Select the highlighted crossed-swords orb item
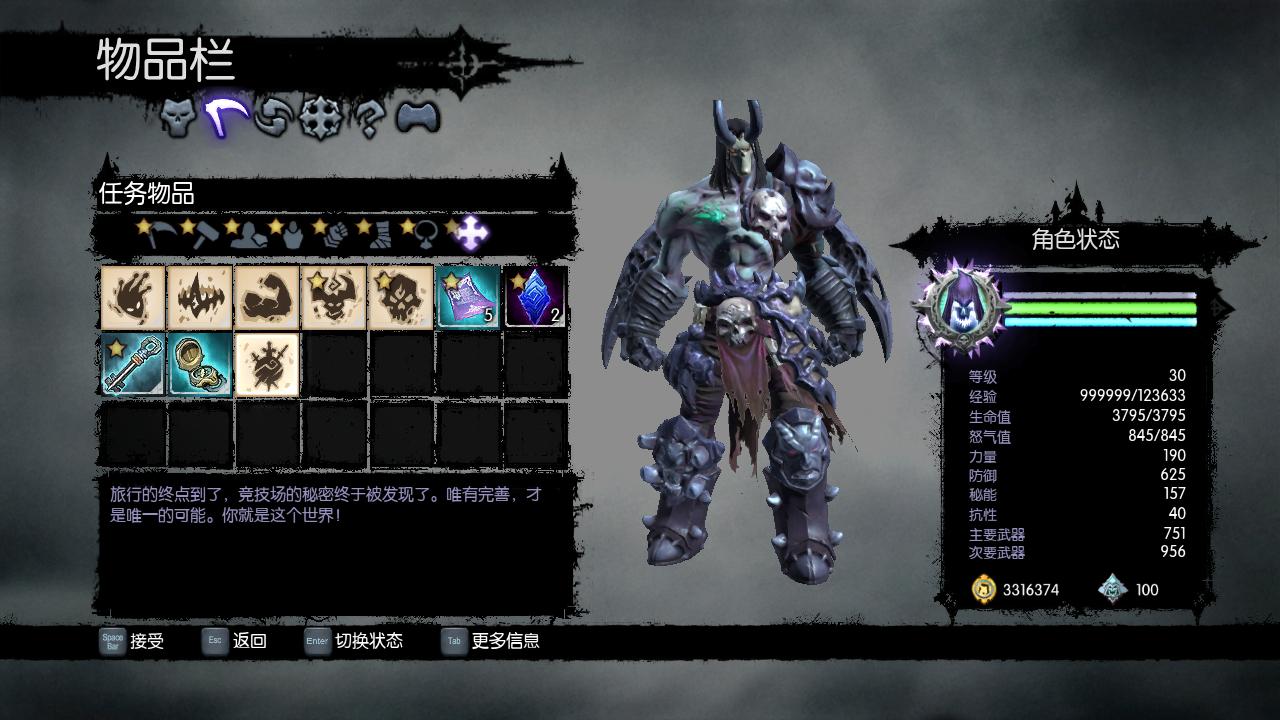The image size is (1280, 720). 267,364
